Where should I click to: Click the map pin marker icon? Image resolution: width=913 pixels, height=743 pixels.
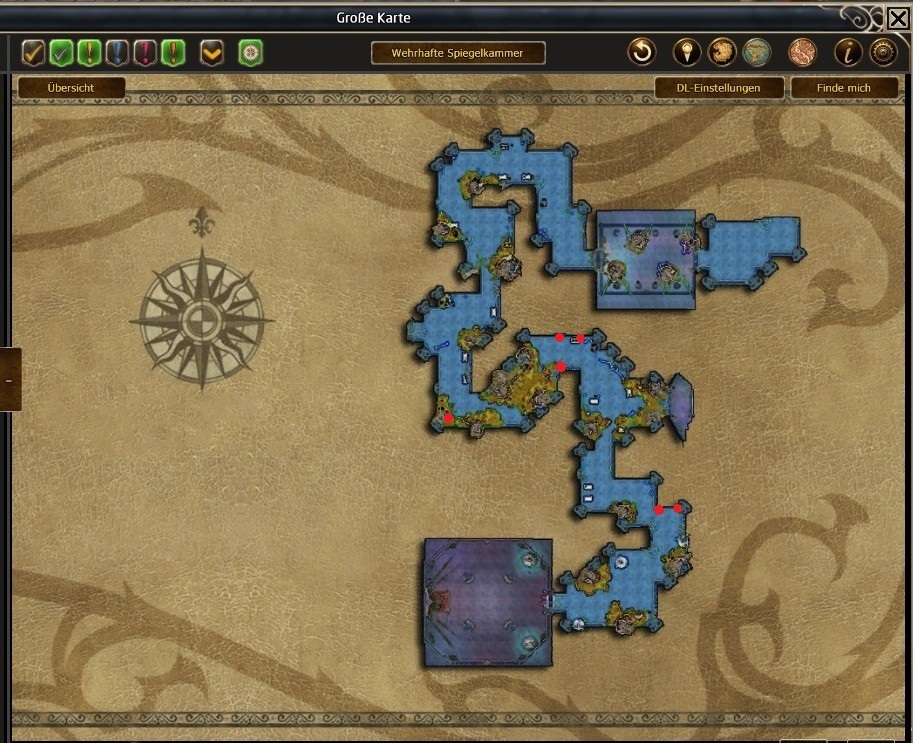(x=687, y=52)
